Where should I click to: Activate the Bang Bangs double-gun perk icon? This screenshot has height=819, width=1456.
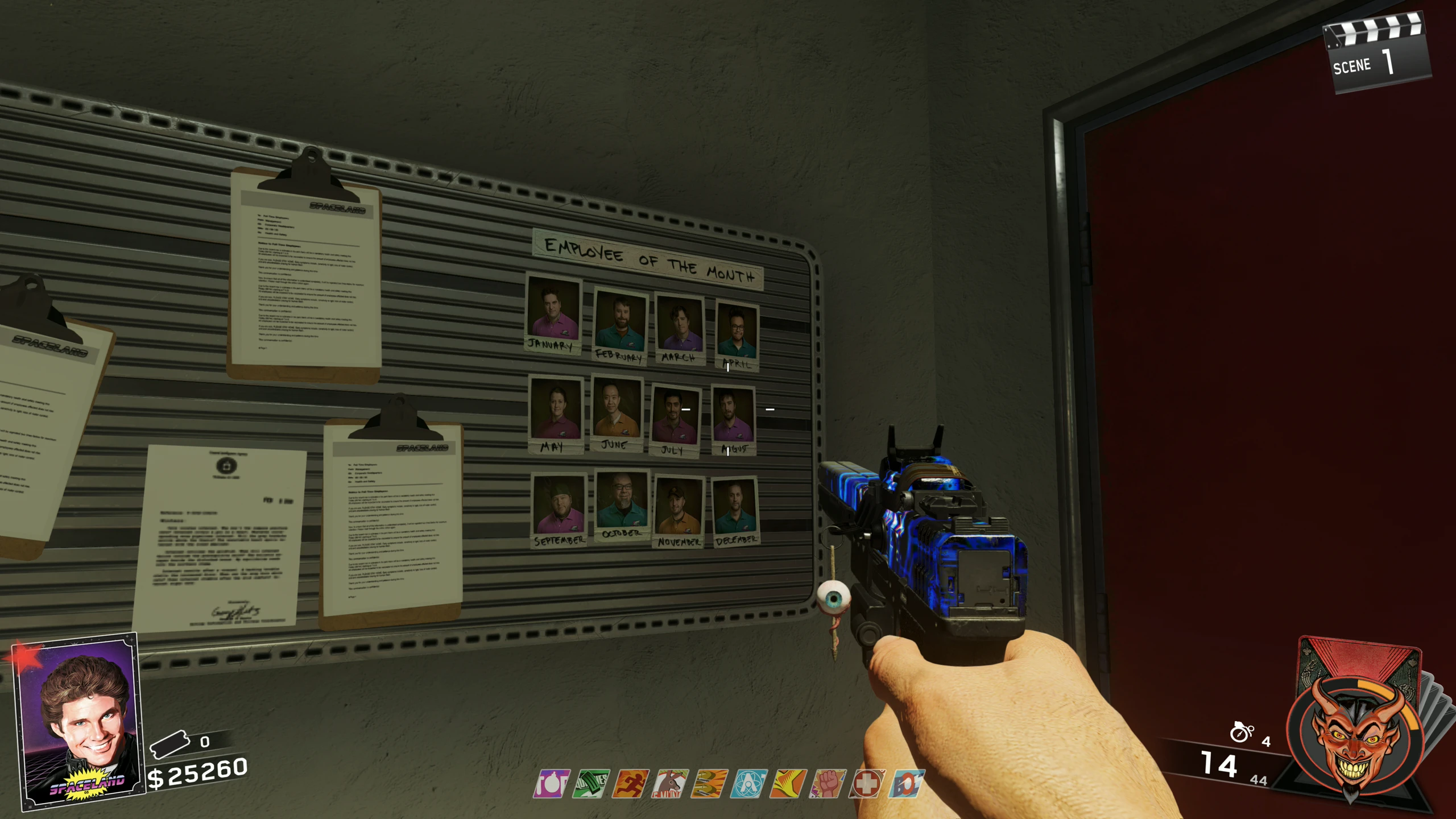point(709,784)
